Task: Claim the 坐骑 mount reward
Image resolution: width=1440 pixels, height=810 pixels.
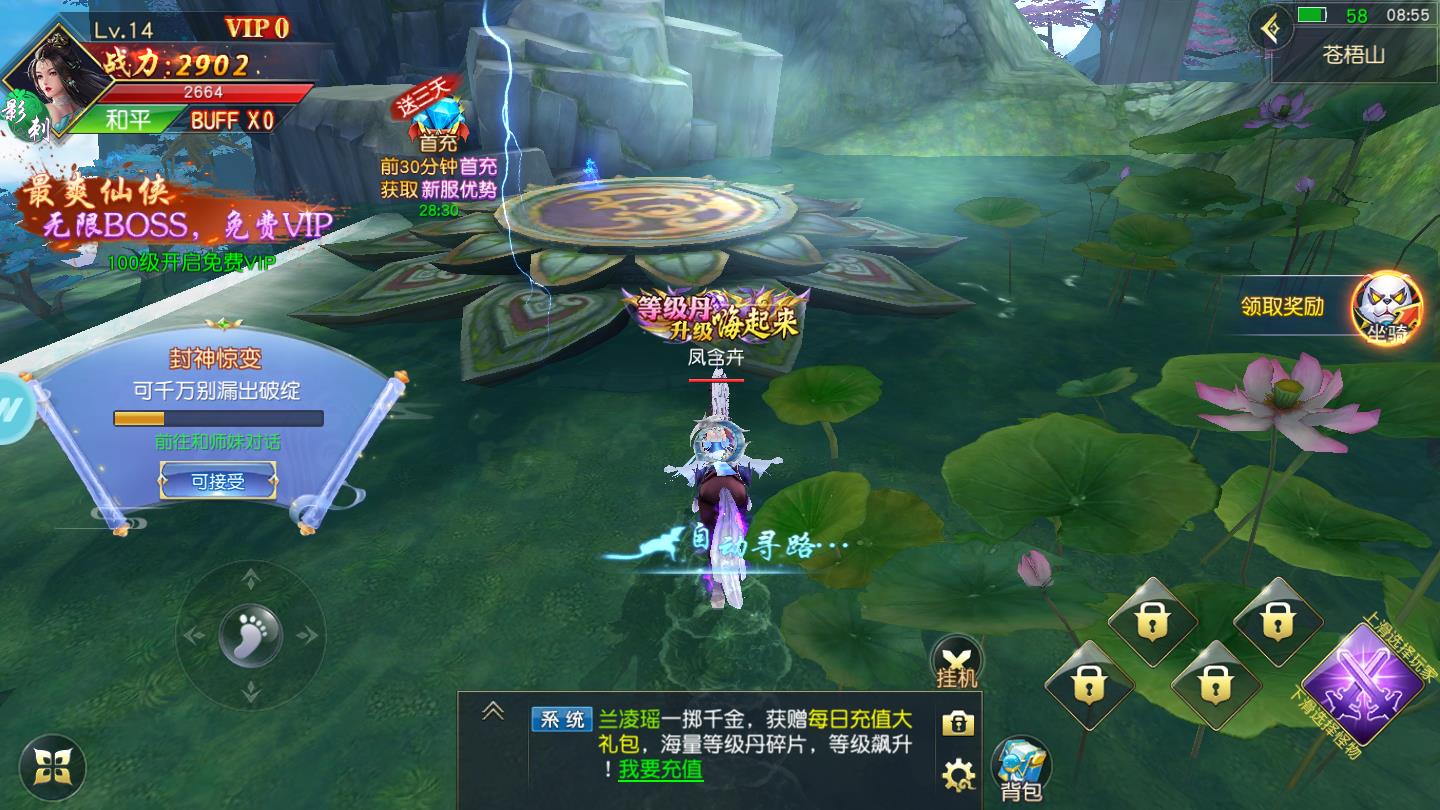Action: tap(1387, 308)
